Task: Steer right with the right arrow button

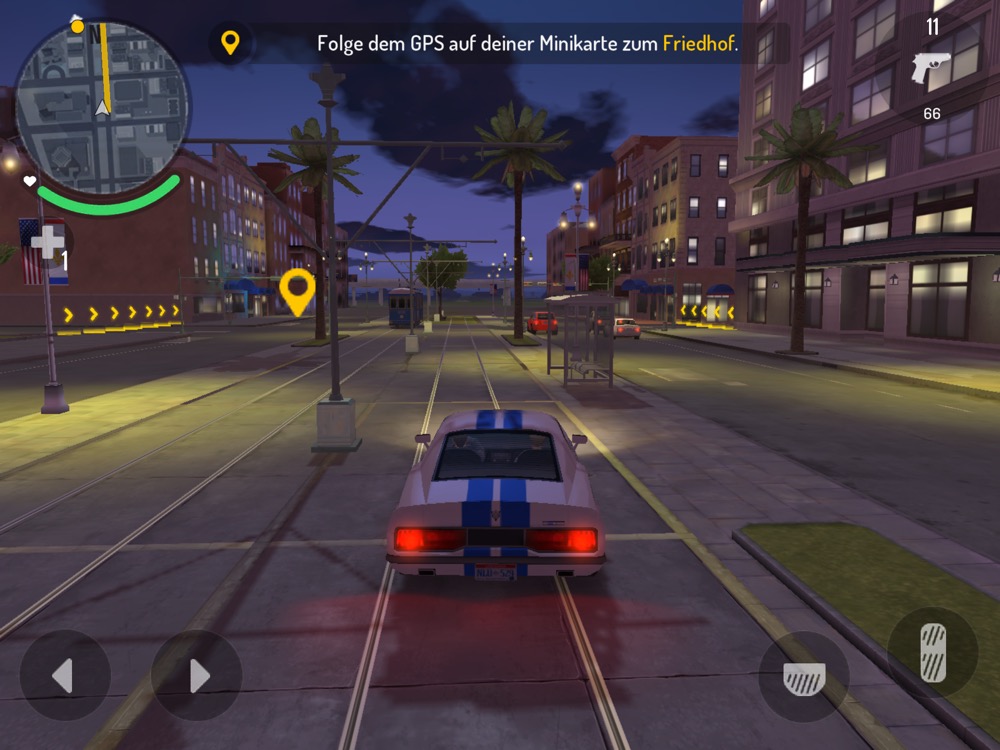Action: click(196, 676)
